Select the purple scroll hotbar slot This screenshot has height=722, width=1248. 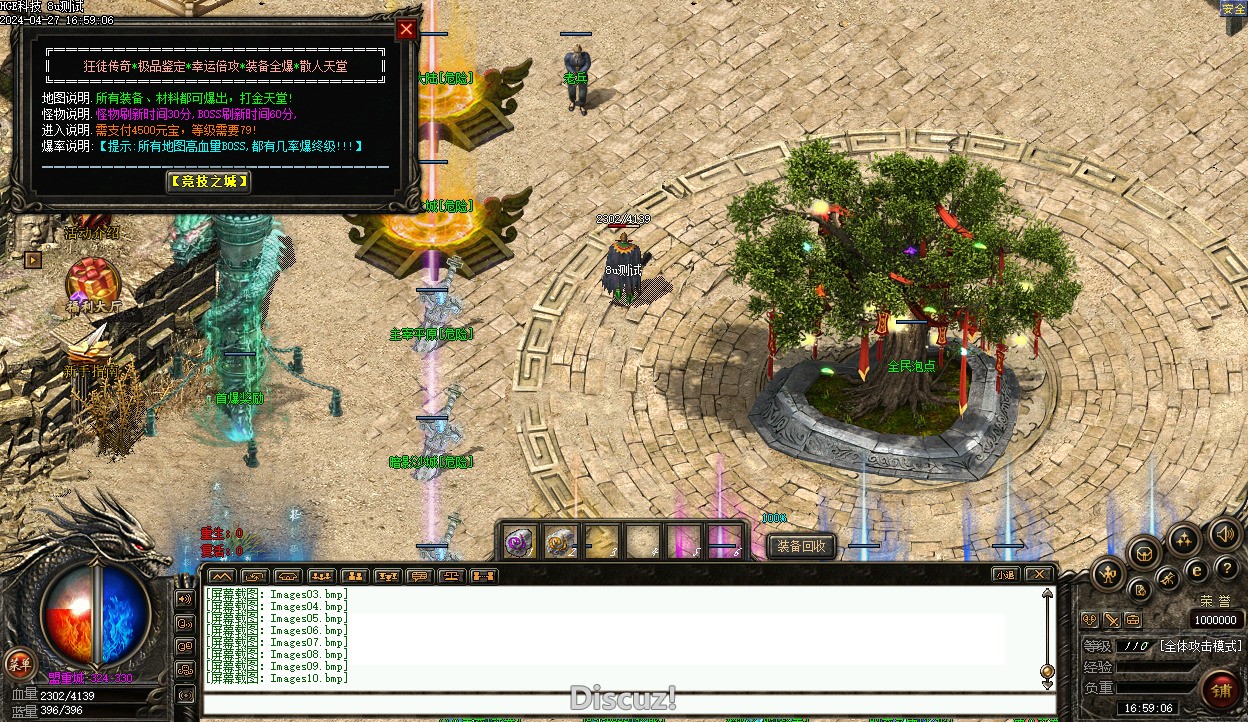[517, 542]
